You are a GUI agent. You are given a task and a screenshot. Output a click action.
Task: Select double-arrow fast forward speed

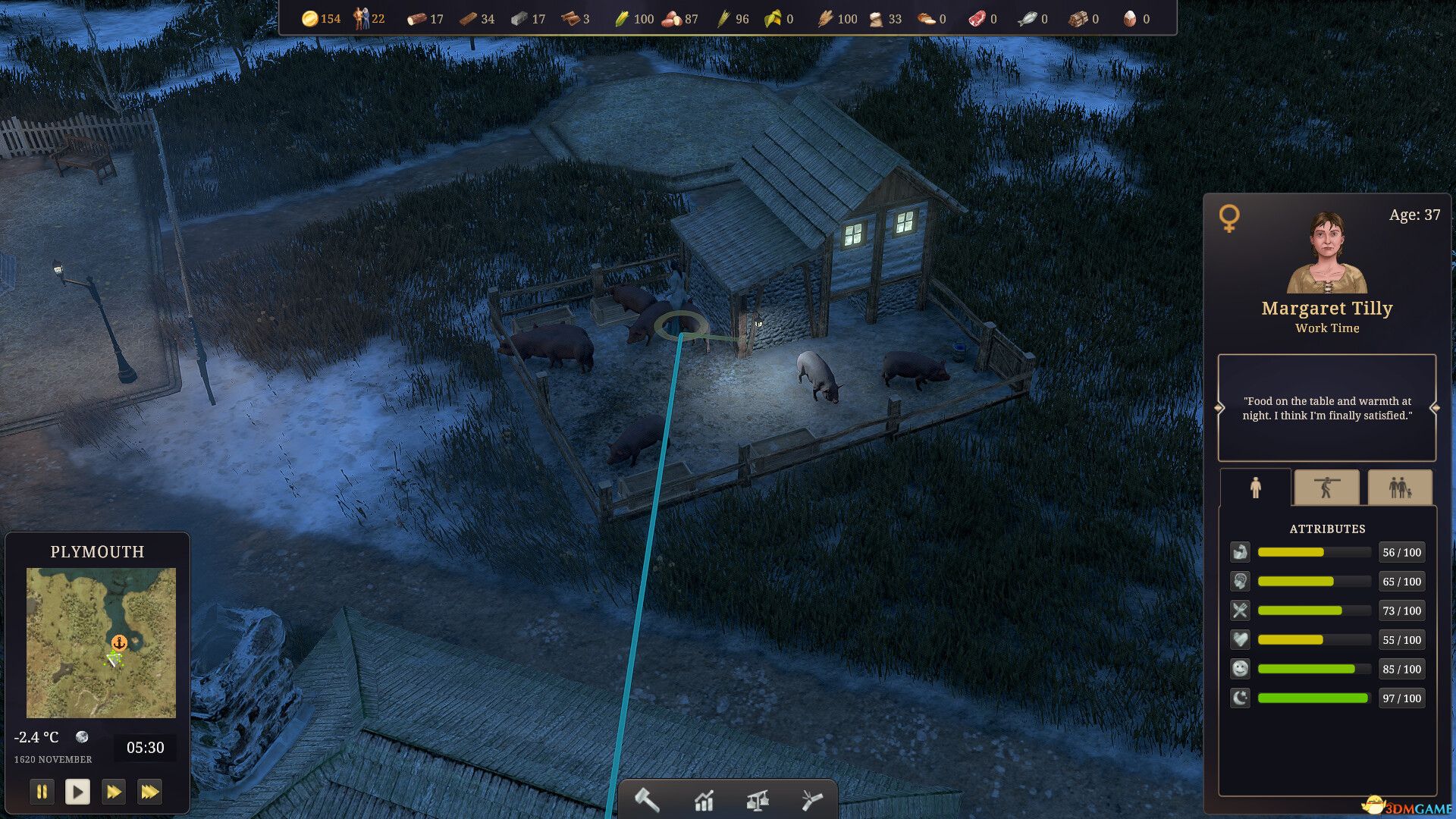click(x=114, y=792)
